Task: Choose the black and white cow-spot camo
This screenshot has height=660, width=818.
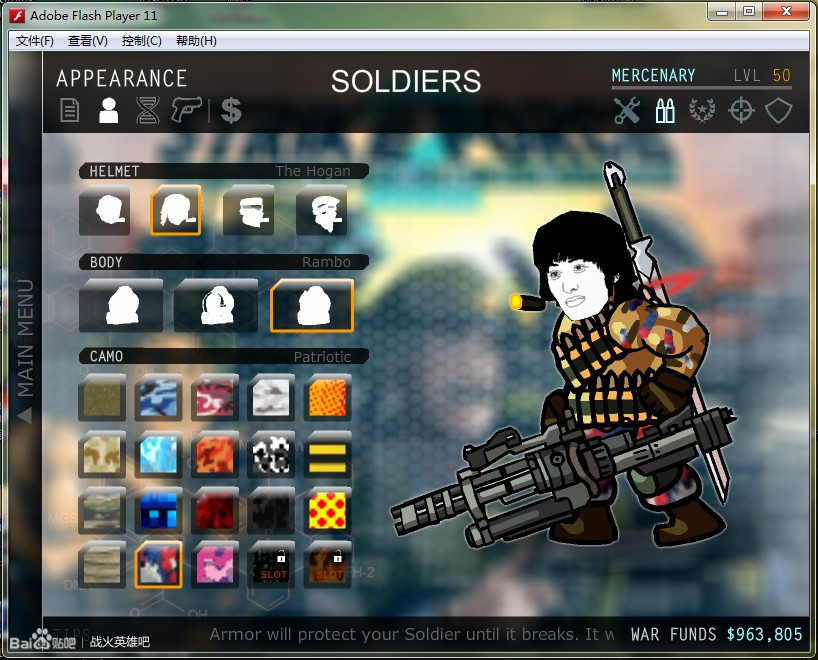Action: pos(271,455)
